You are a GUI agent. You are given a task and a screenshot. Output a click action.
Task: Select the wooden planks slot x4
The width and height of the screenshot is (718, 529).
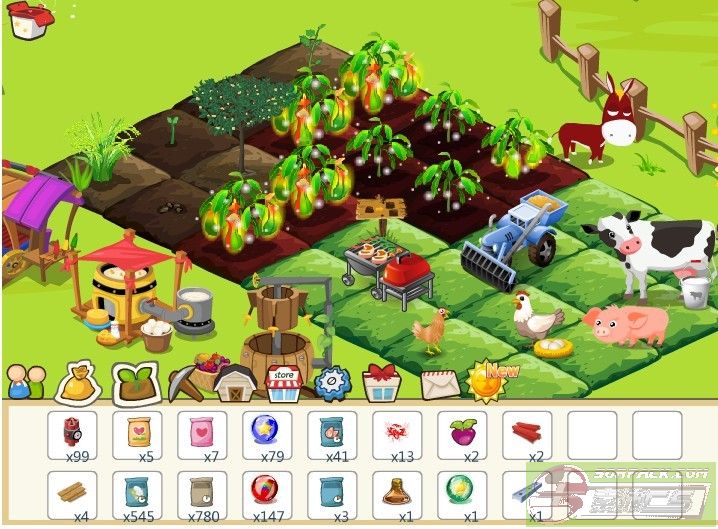[x=72, y=493]
